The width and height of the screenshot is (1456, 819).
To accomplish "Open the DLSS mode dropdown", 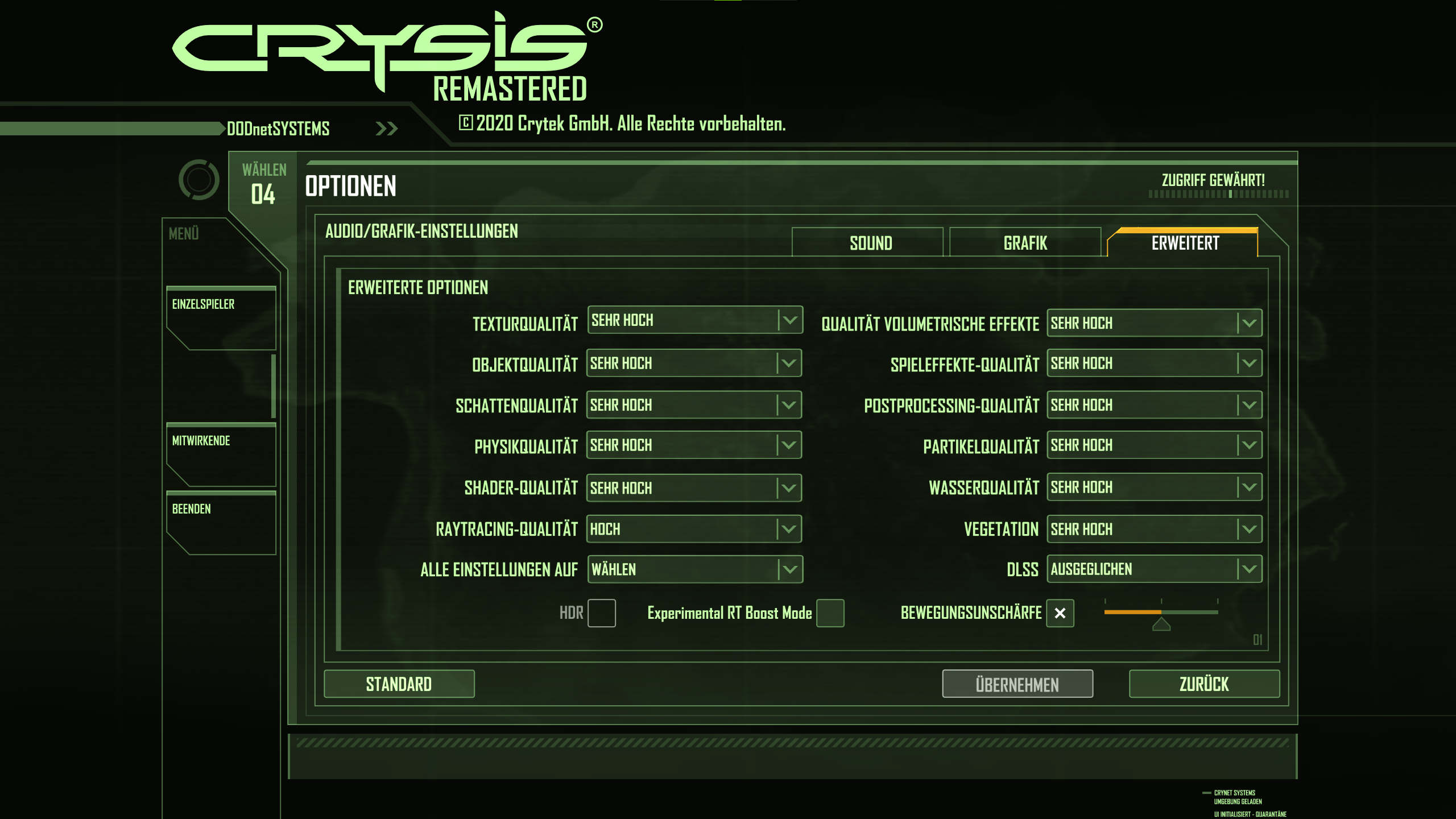I will point(1154,569).
